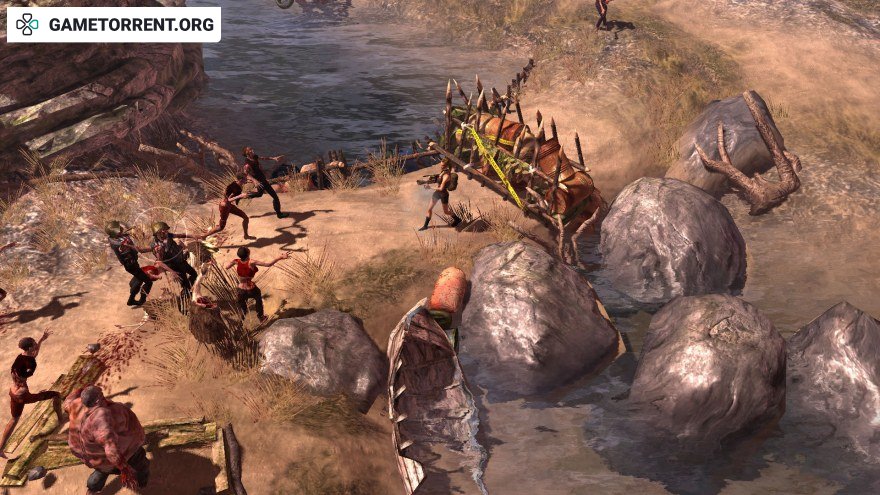Click the GAMETORRENT.ORG watermark logo
Viewport: 880px width, 495px height.
(x=113, y=24)
